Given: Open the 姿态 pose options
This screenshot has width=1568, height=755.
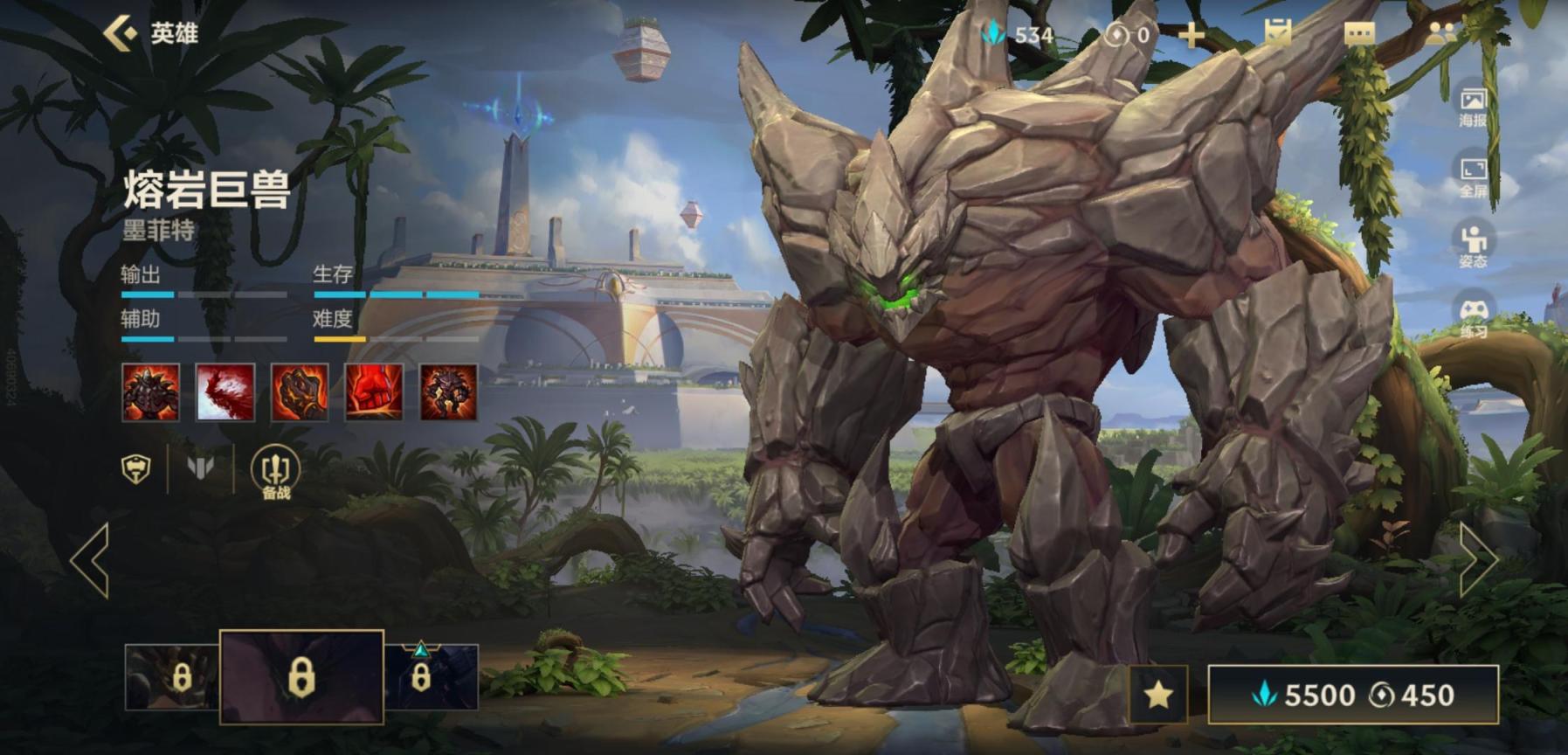Looking at the screenshot, I should [x=1473, y=246].
